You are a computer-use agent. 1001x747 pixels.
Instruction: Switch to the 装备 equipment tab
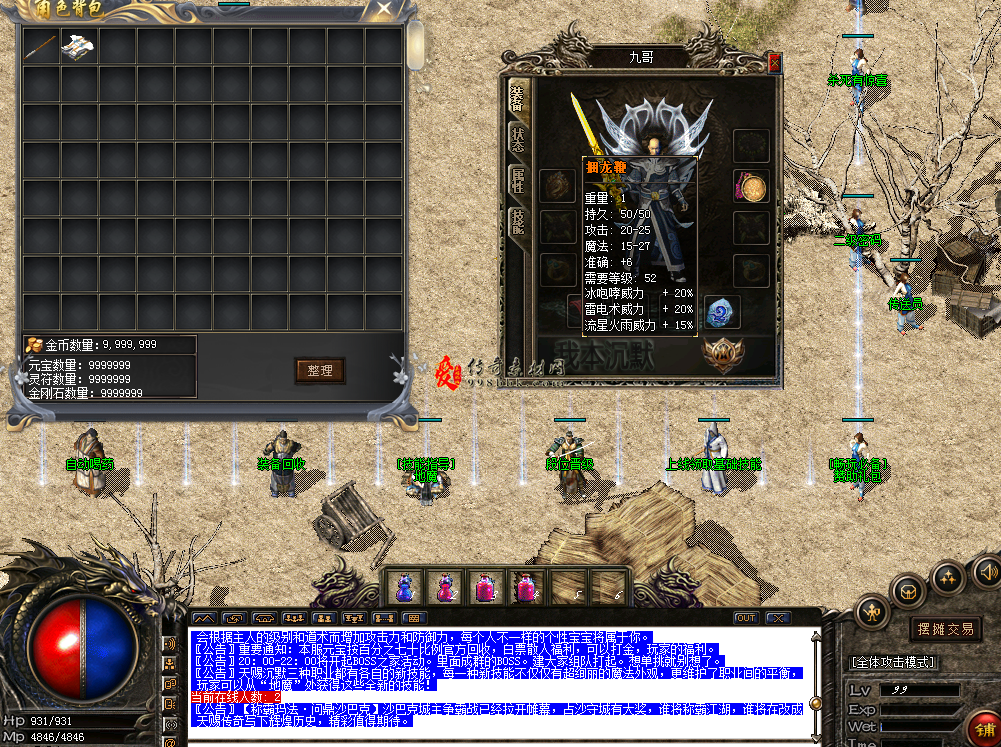tap(517, 98)
